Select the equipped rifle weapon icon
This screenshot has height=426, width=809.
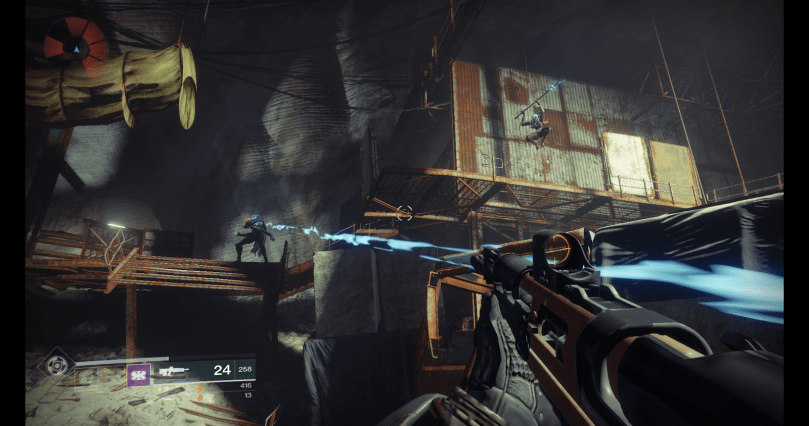pyautogui.click(x=172, y=372)
